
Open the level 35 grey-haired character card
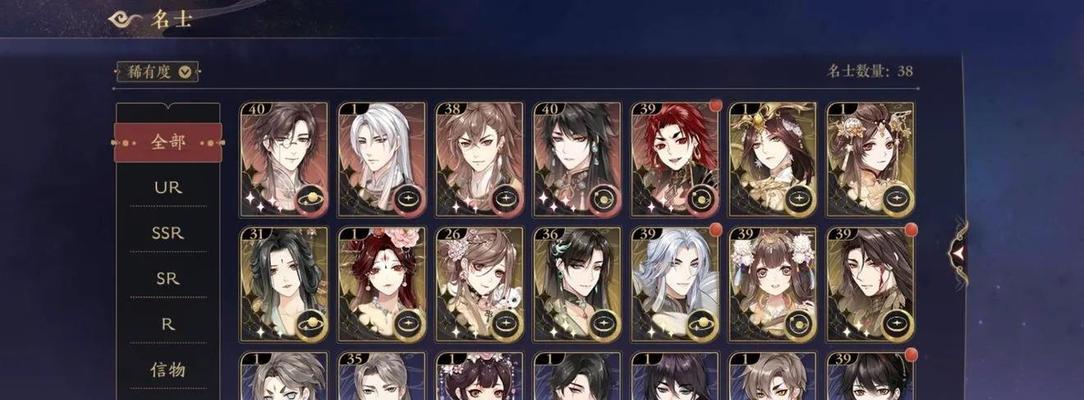[381, 377]
